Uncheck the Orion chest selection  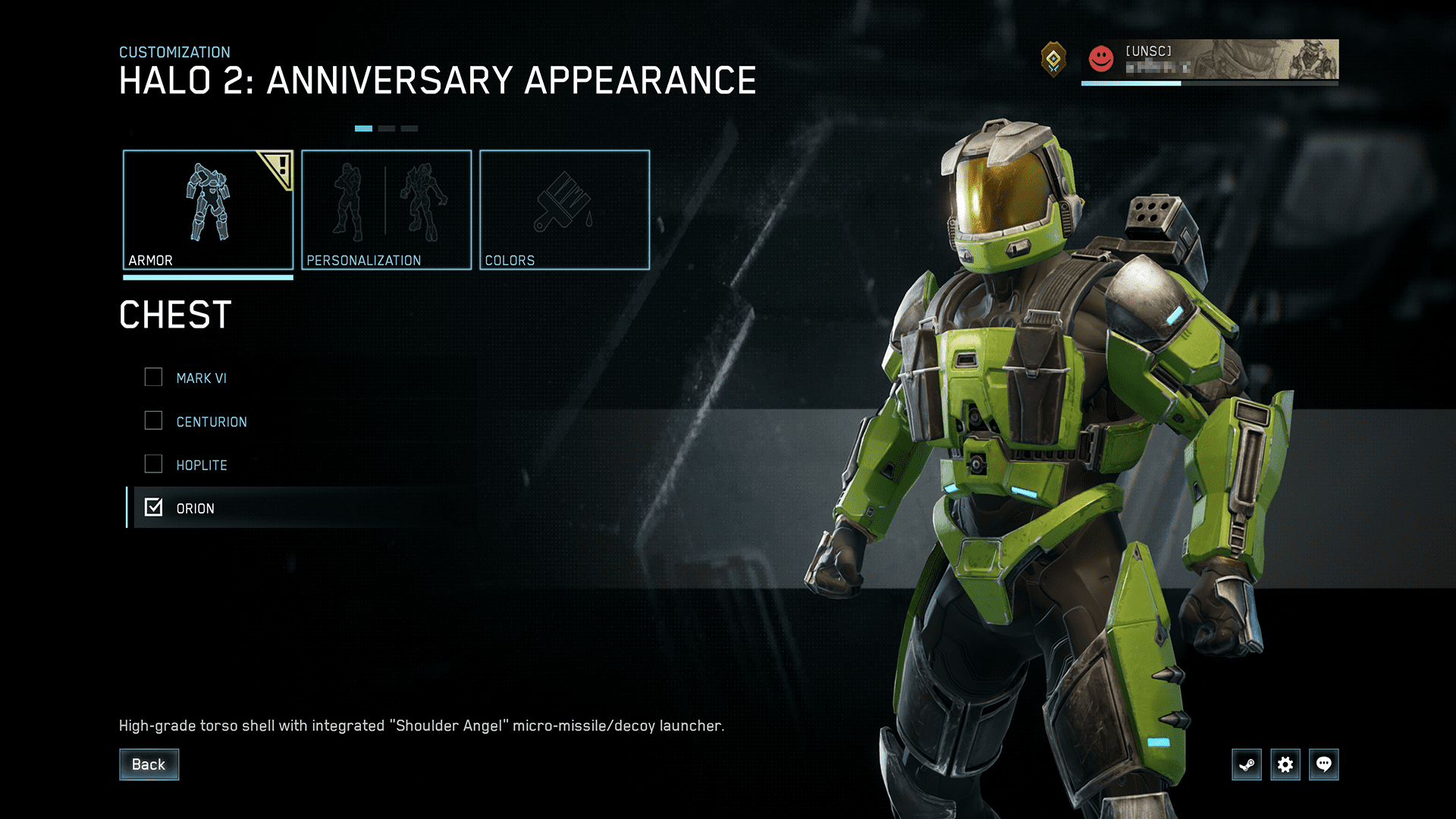click(x=154, y=508)
